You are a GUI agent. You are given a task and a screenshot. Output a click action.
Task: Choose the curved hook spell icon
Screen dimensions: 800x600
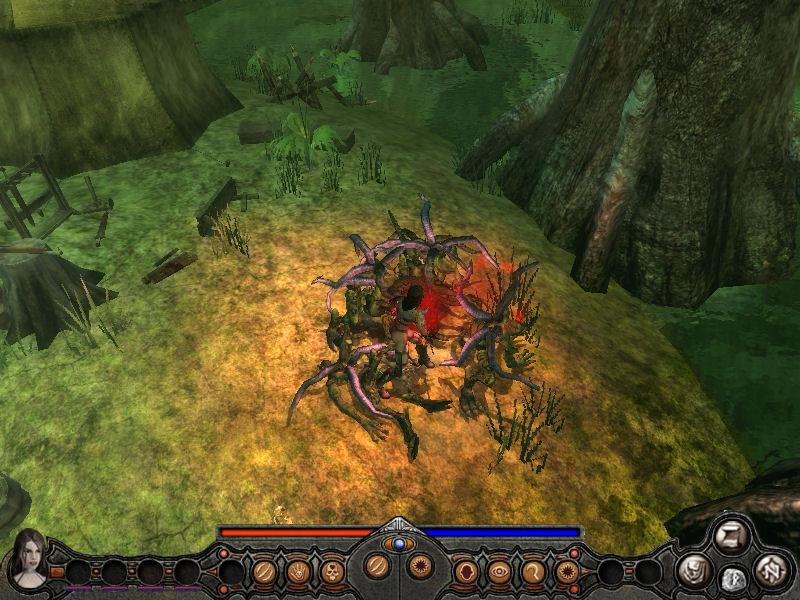(x=533, y=572)
